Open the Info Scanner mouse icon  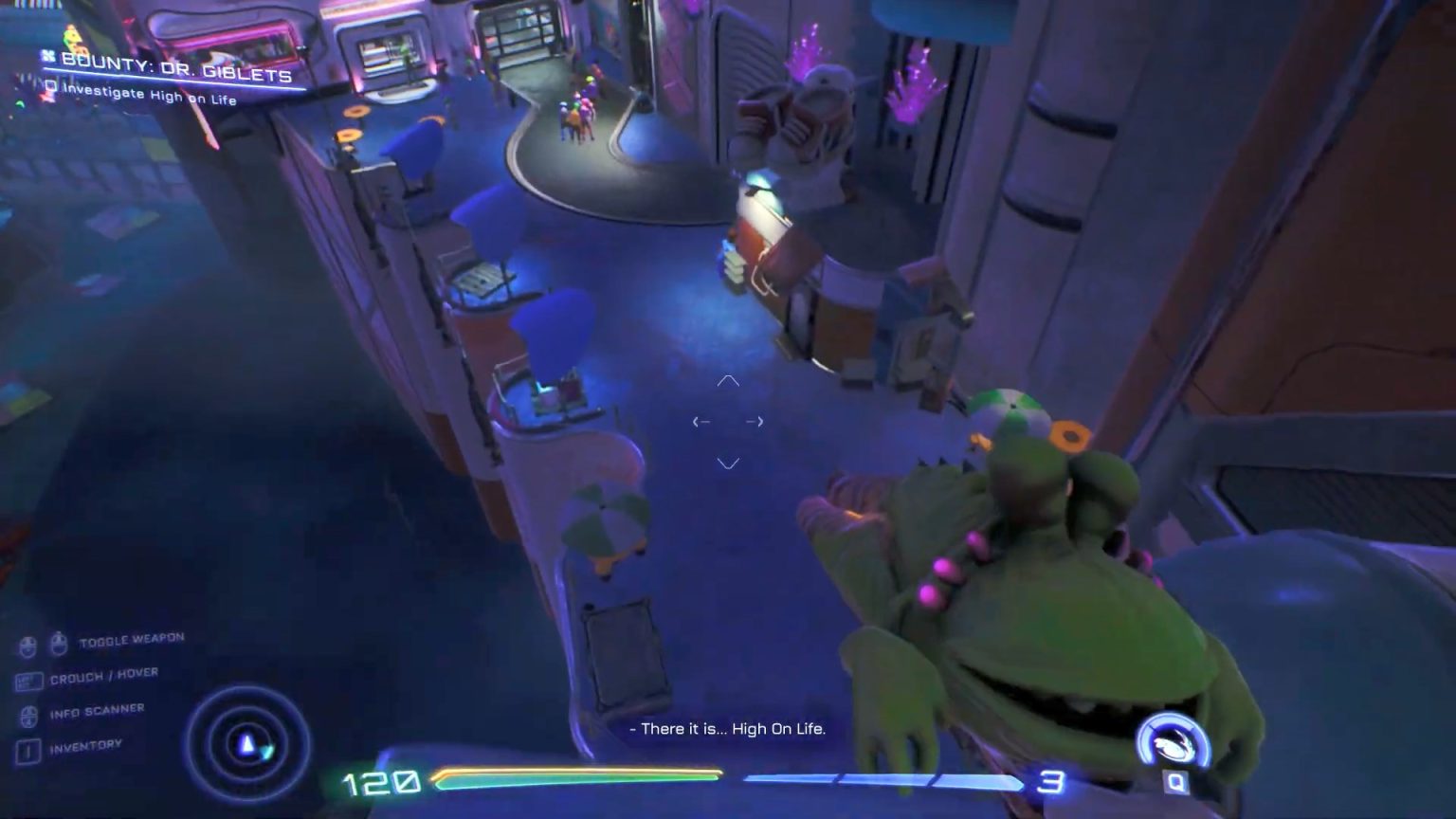(27, 715)
